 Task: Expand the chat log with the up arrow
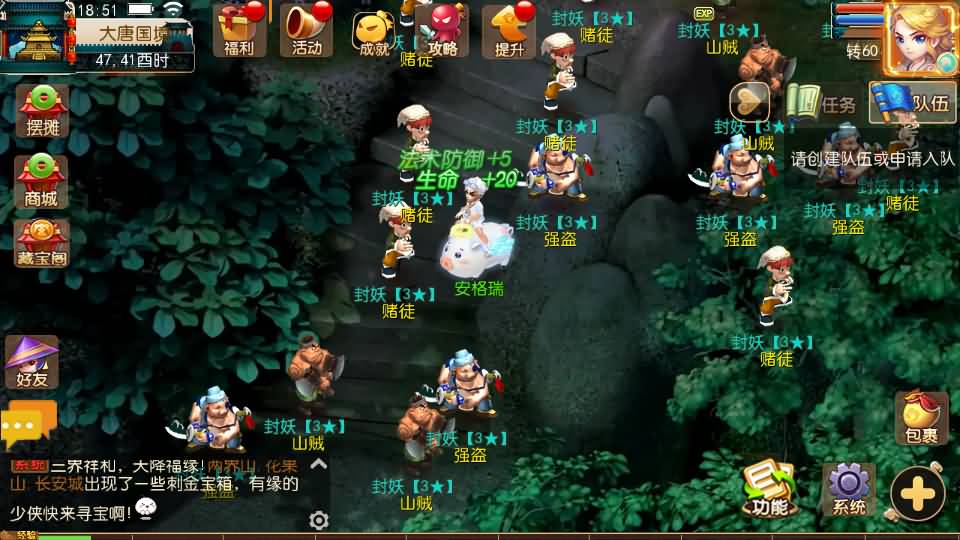pos(318,464)
